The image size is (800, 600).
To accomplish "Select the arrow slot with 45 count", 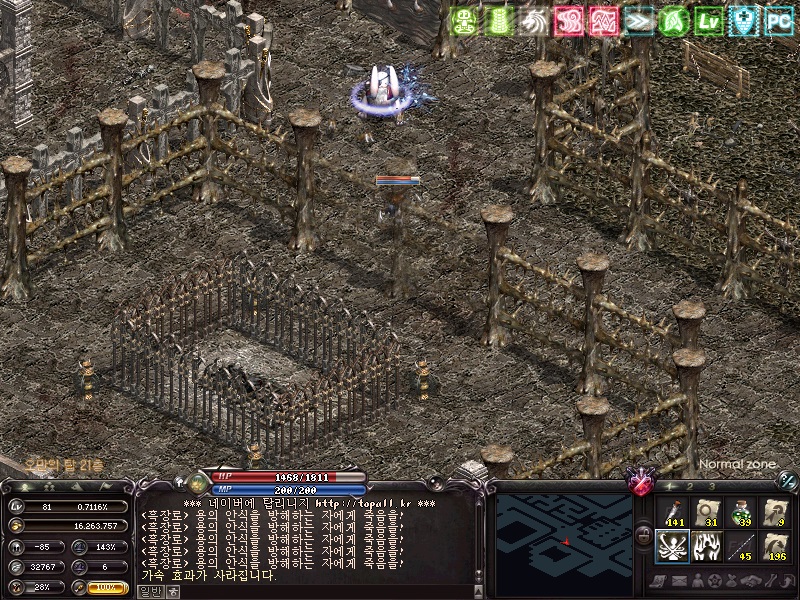I will tap(741, 547).
